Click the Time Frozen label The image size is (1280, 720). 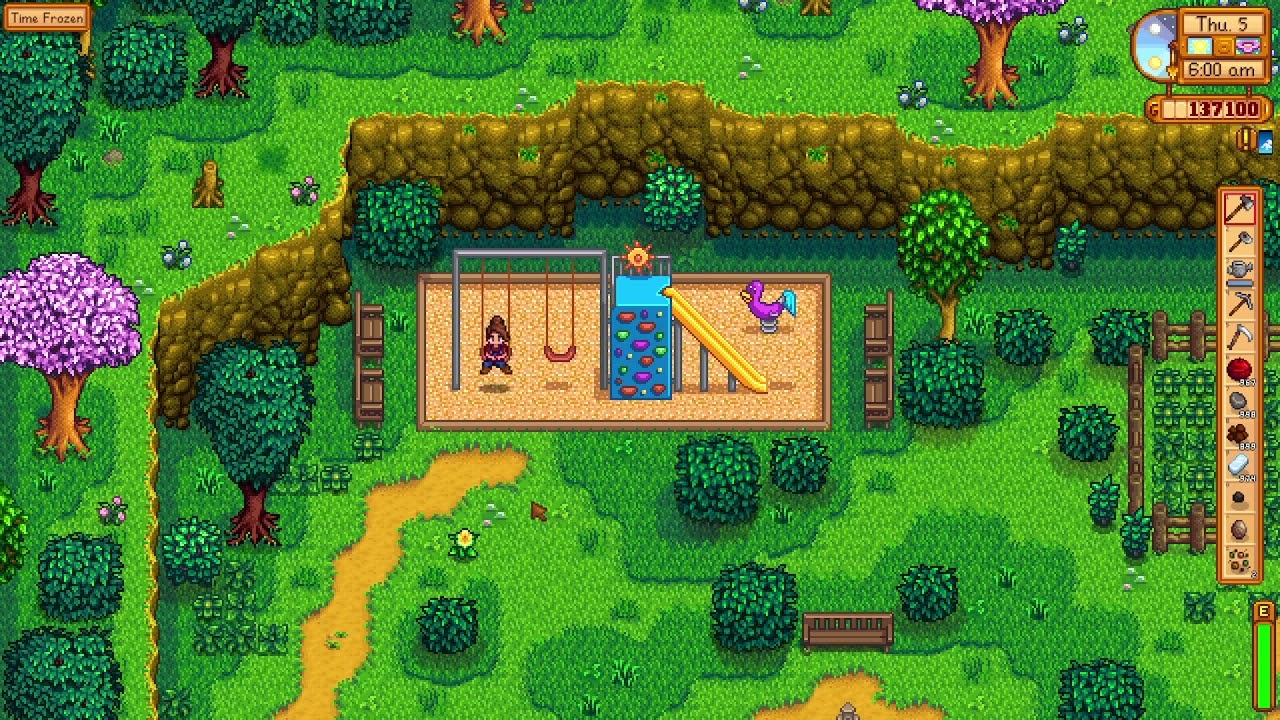click(45, 17)
